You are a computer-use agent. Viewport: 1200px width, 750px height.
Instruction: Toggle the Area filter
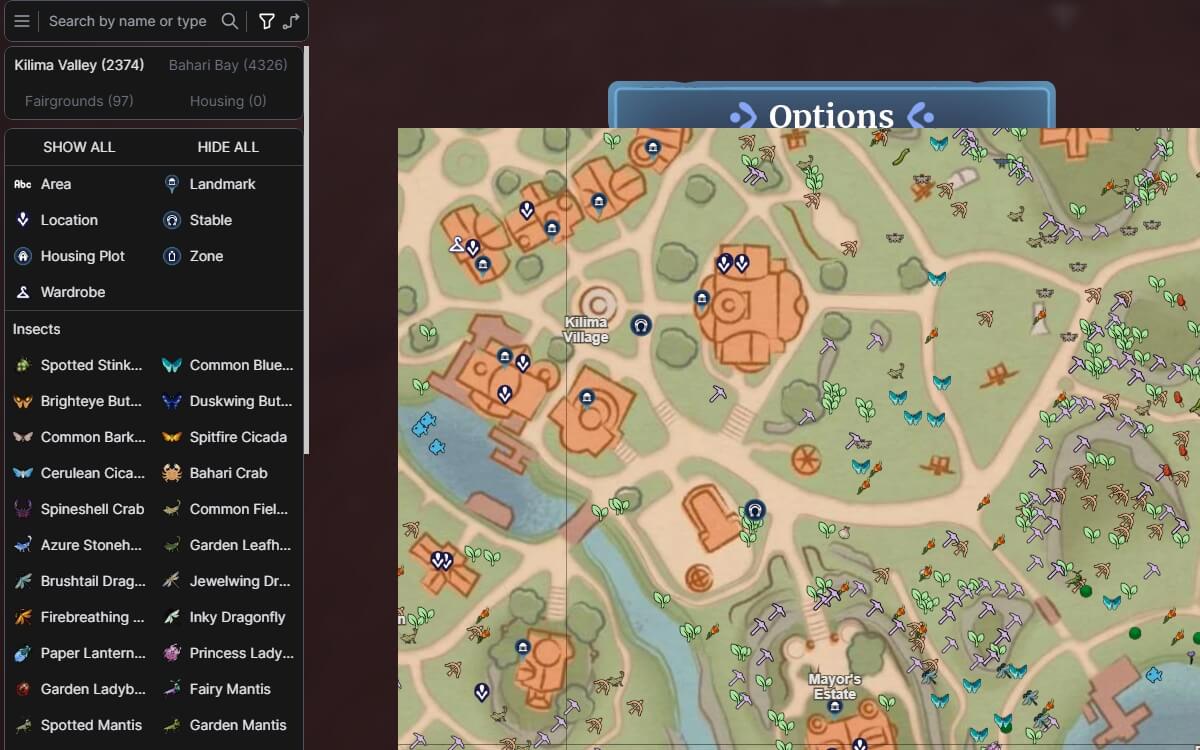click(x=55, y=184)
